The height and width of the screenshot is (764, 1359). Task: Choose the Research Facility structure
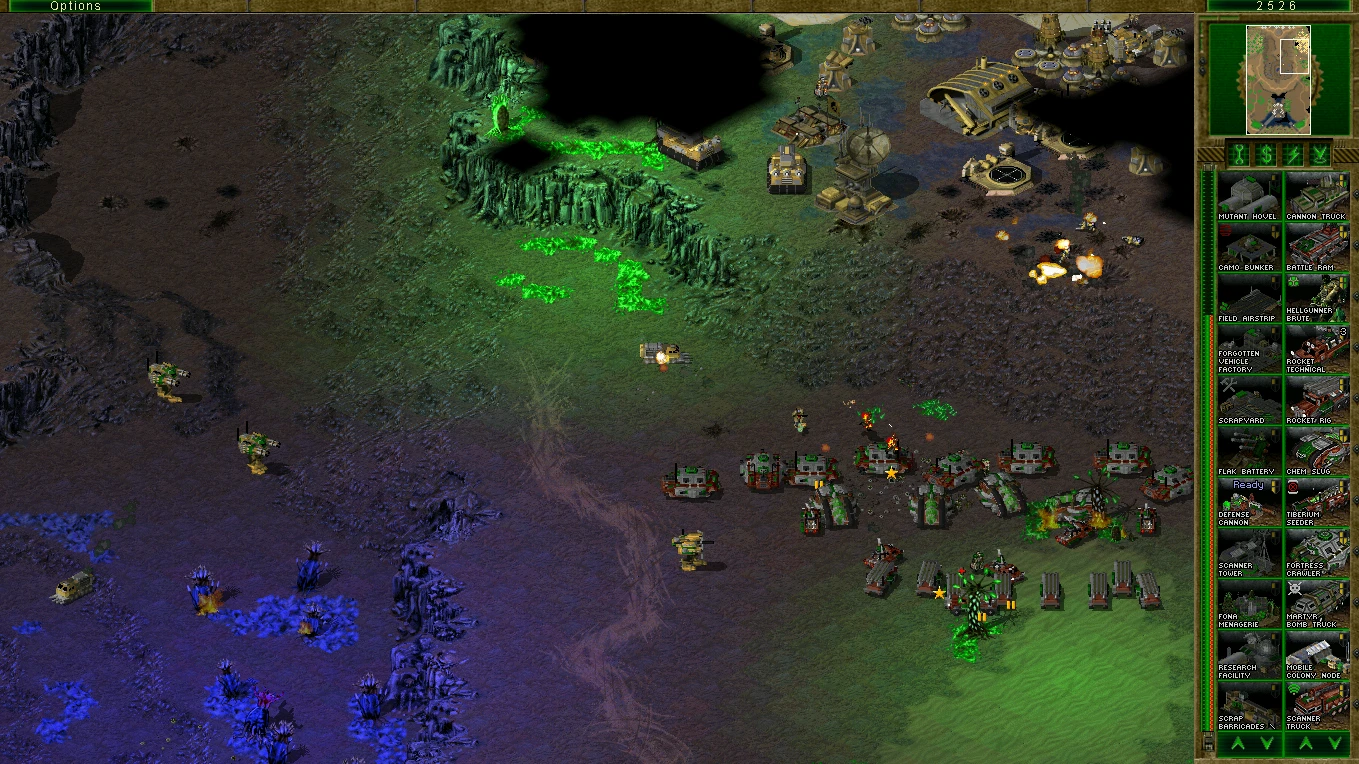tap(1248, 655)
